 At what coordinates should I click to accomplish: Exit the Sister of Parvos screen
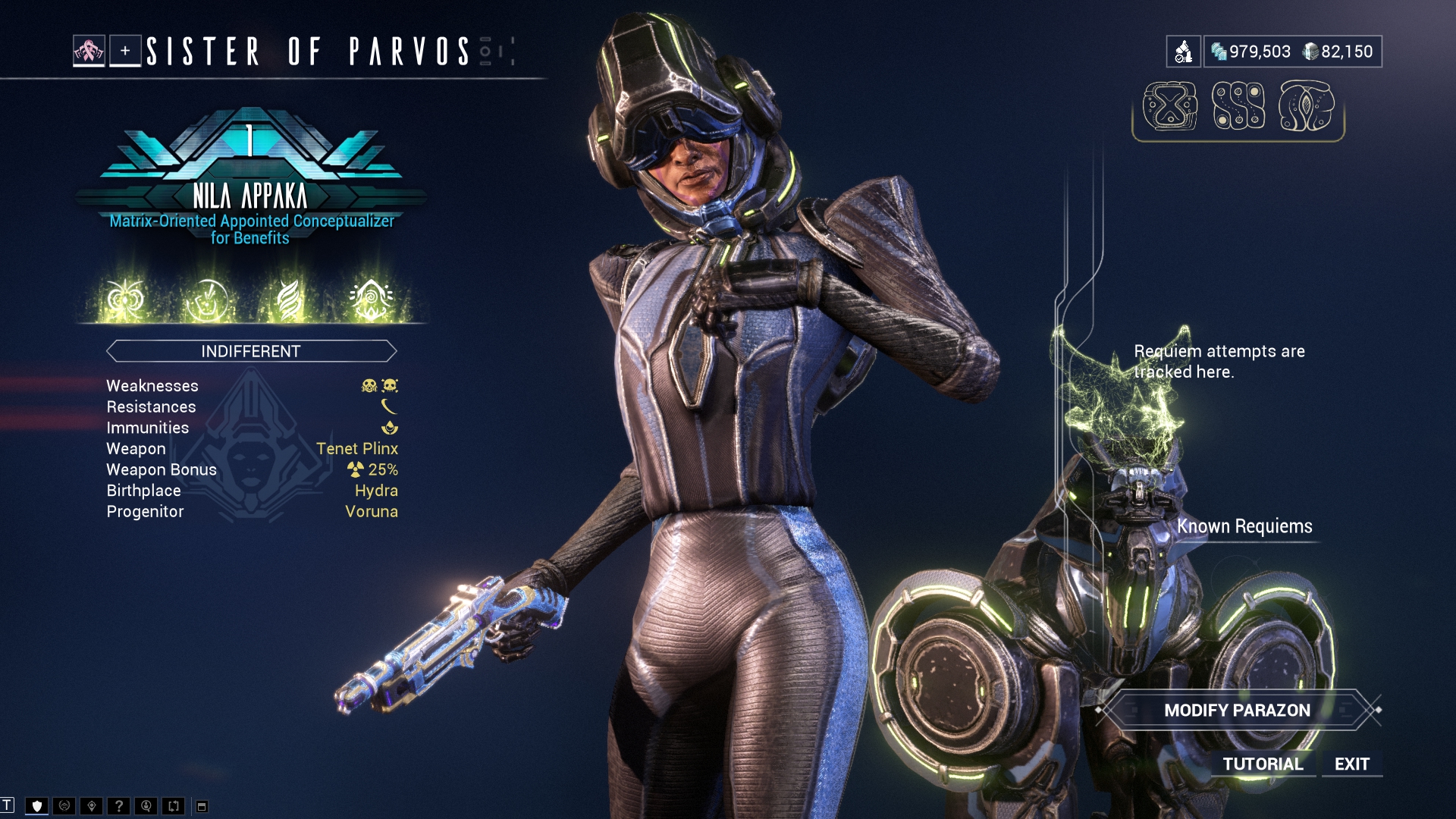[1351, 764]
